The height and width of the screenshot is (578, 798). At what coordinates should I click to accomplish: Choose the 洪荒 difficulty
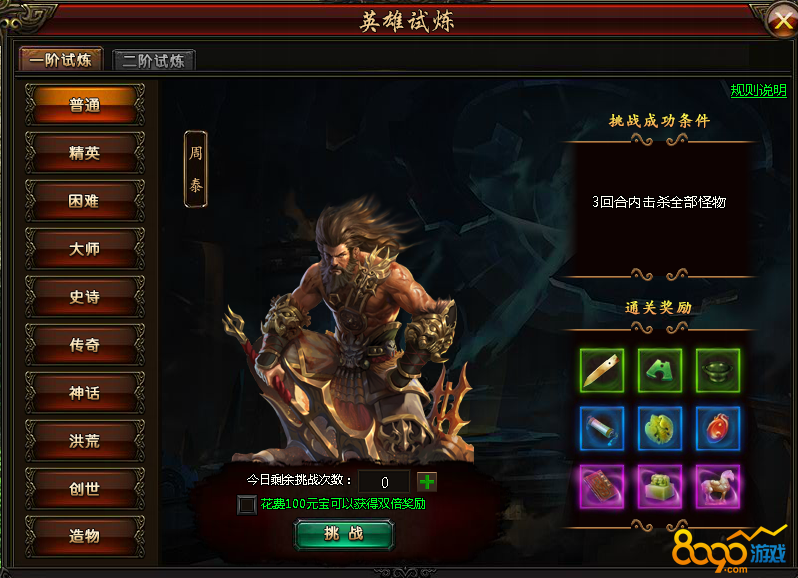[x=85, y=441]
